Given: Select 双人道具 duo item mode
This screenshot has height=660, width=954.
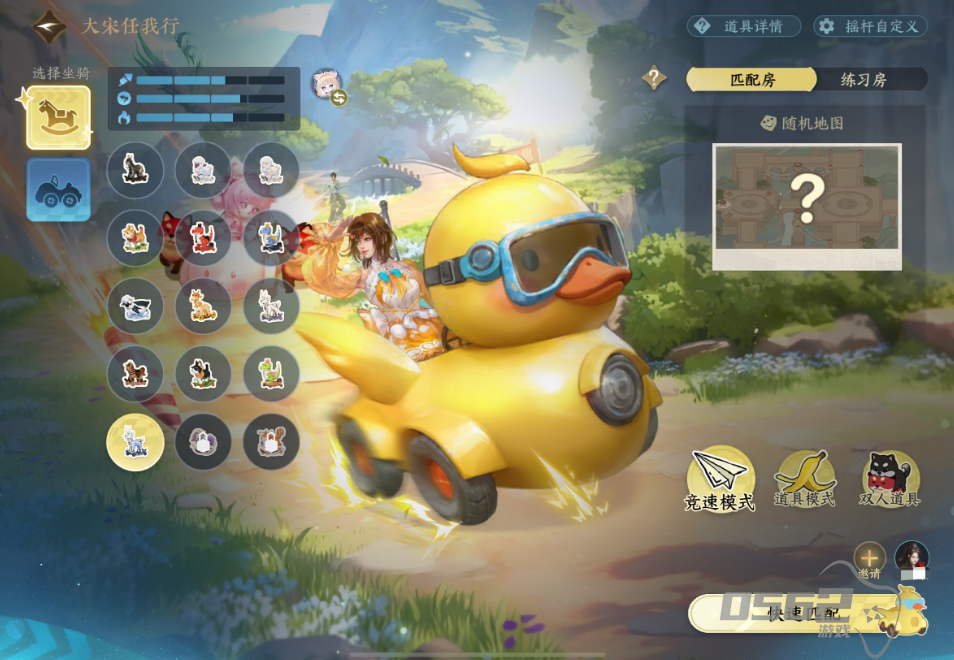Looking at the screenshot, I should click(890, 478).
